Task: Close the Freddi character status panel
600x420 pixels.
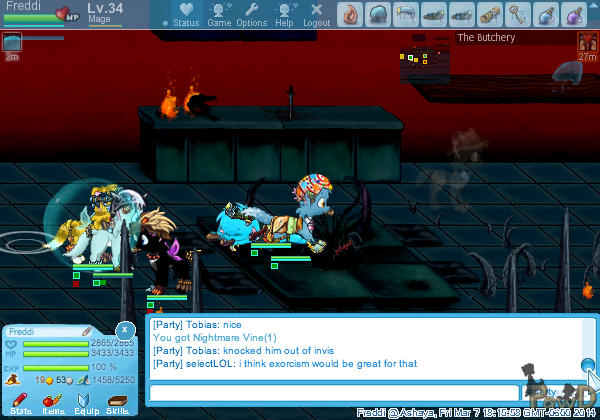Action: click(x=124, y=329)
